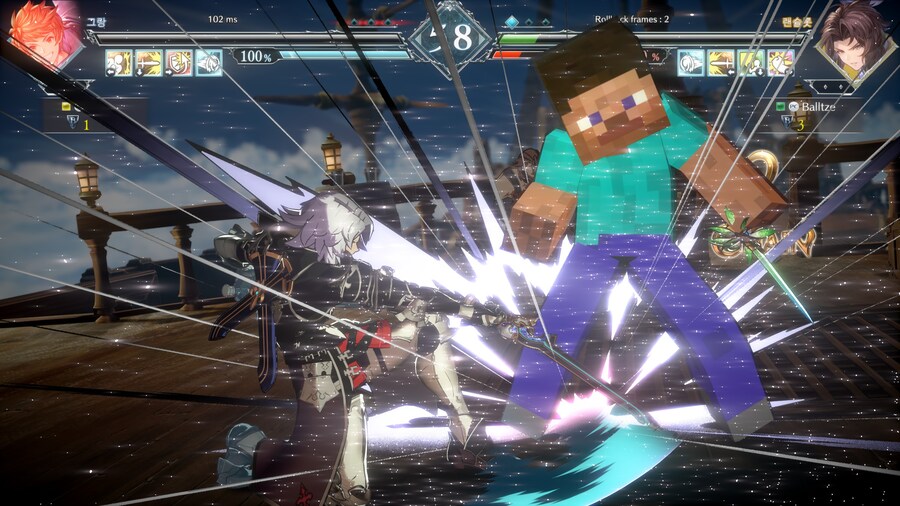The image size is (900, 506).
Task: Select player two's sword thrust skill icon
Action: click(x=721, y=63)
